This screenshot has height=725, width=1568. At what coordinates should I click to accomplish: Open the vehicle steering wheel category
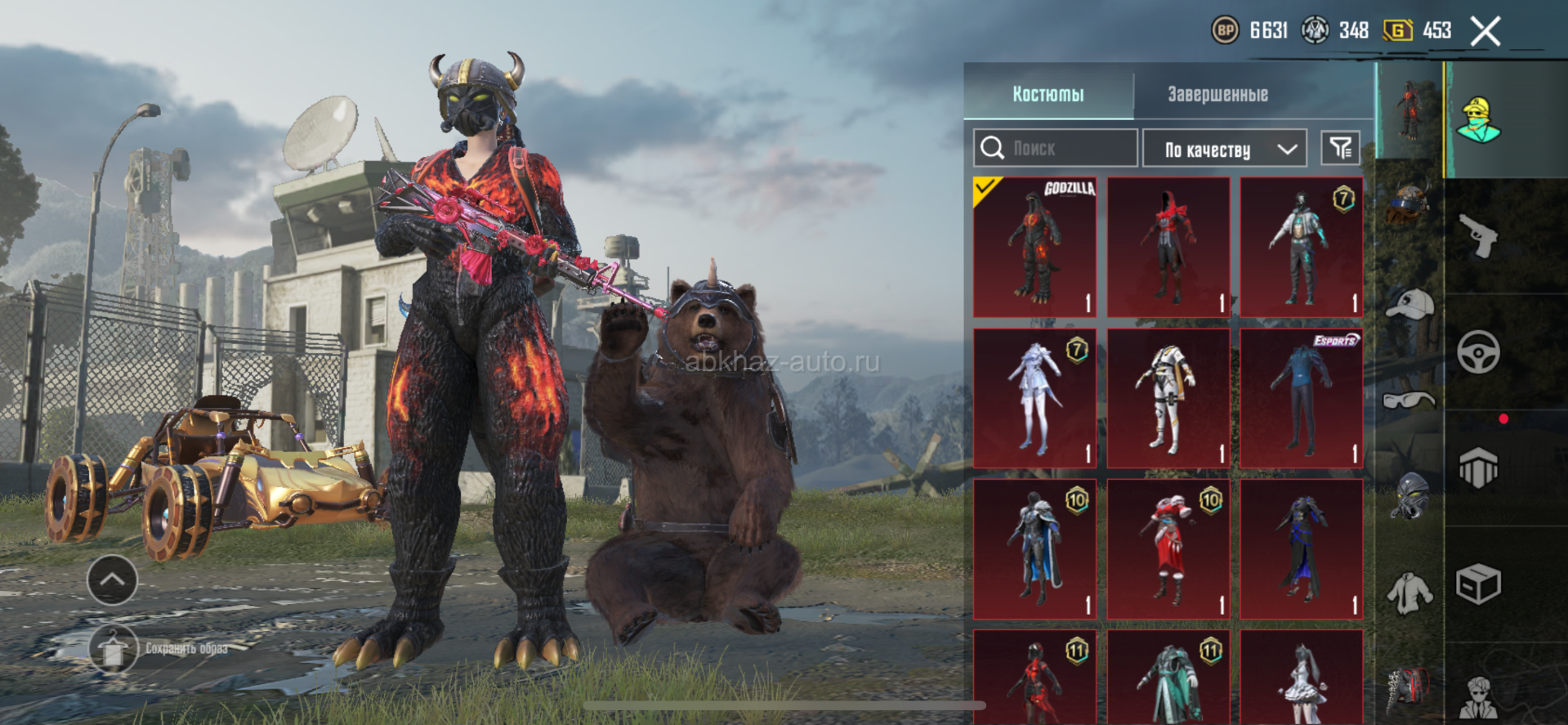click(x=1478, y=352)
